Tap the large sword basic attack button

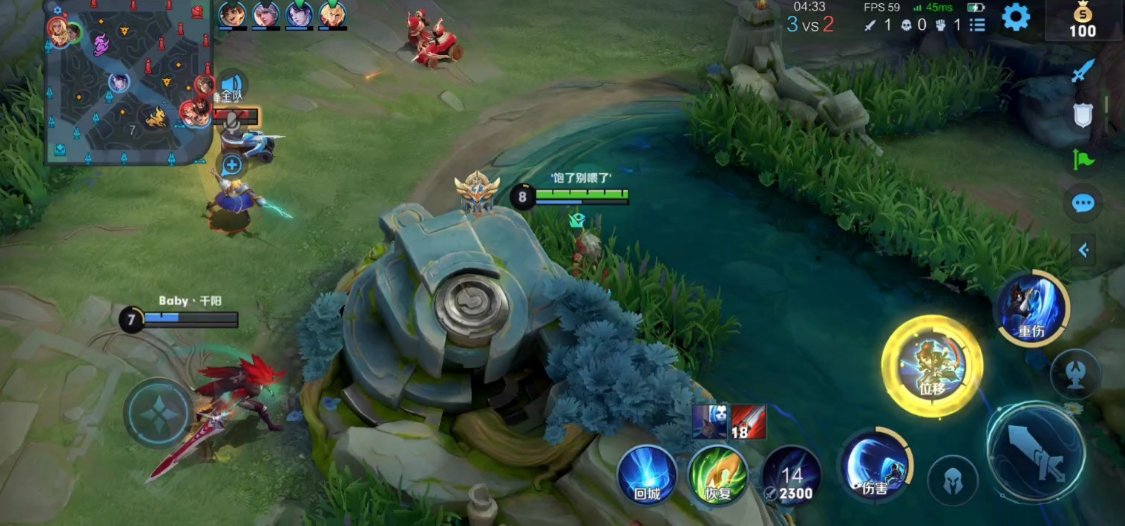coord(1035,451)
